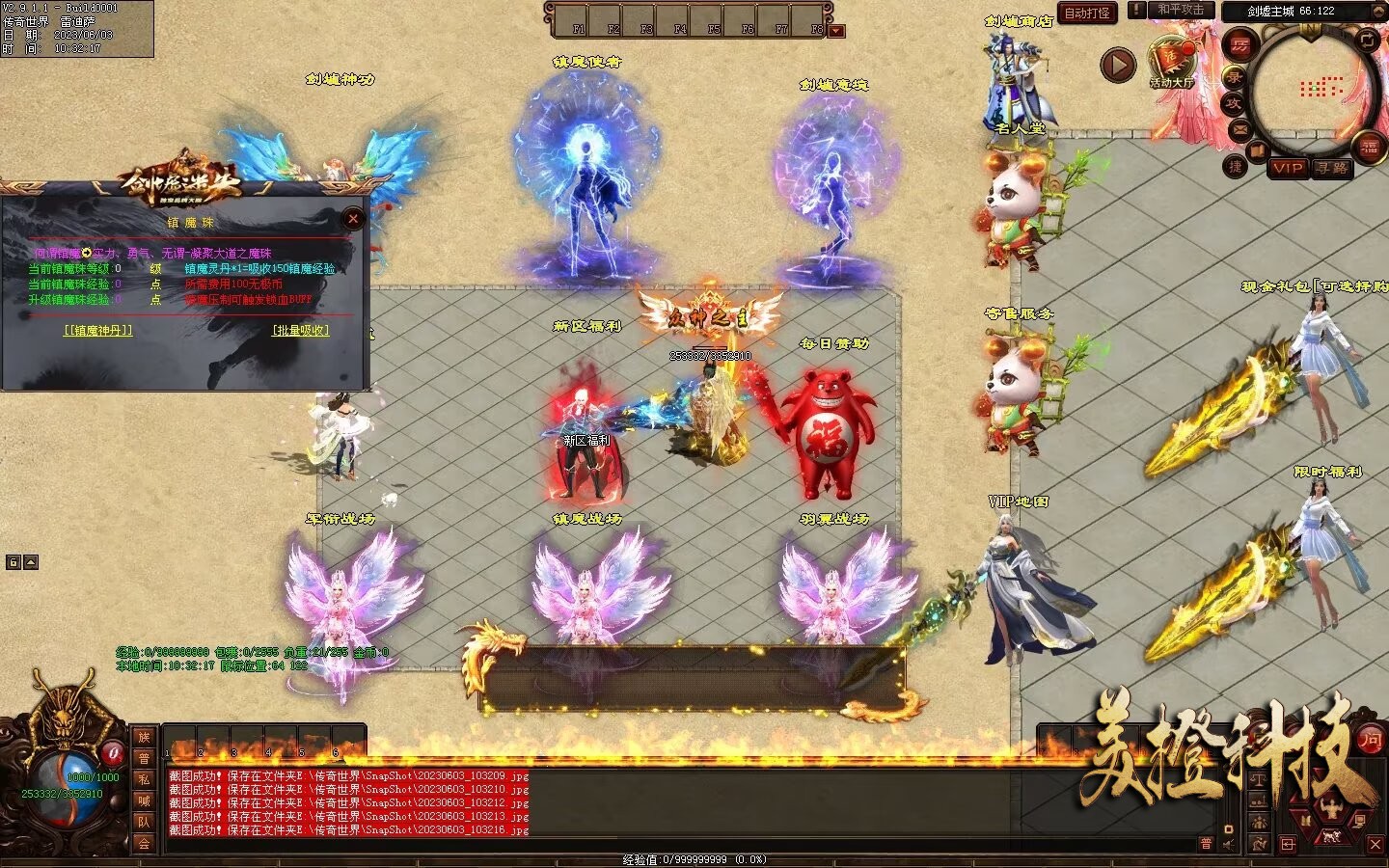This screenshot has height=868, width=1389.
Task: Open the mail envelope icon
Action: coord(1239,128)
